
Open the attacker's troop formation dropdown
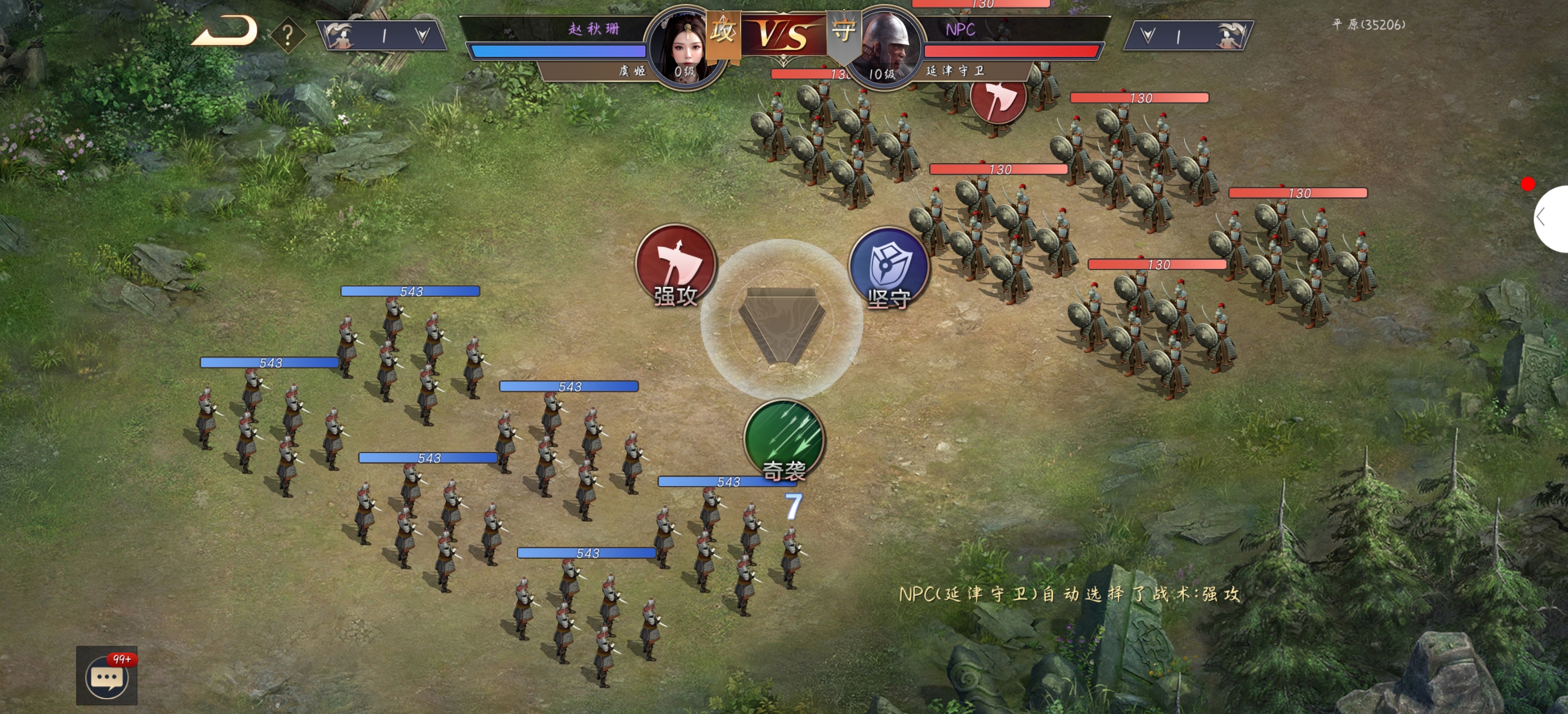pos(422,35)
